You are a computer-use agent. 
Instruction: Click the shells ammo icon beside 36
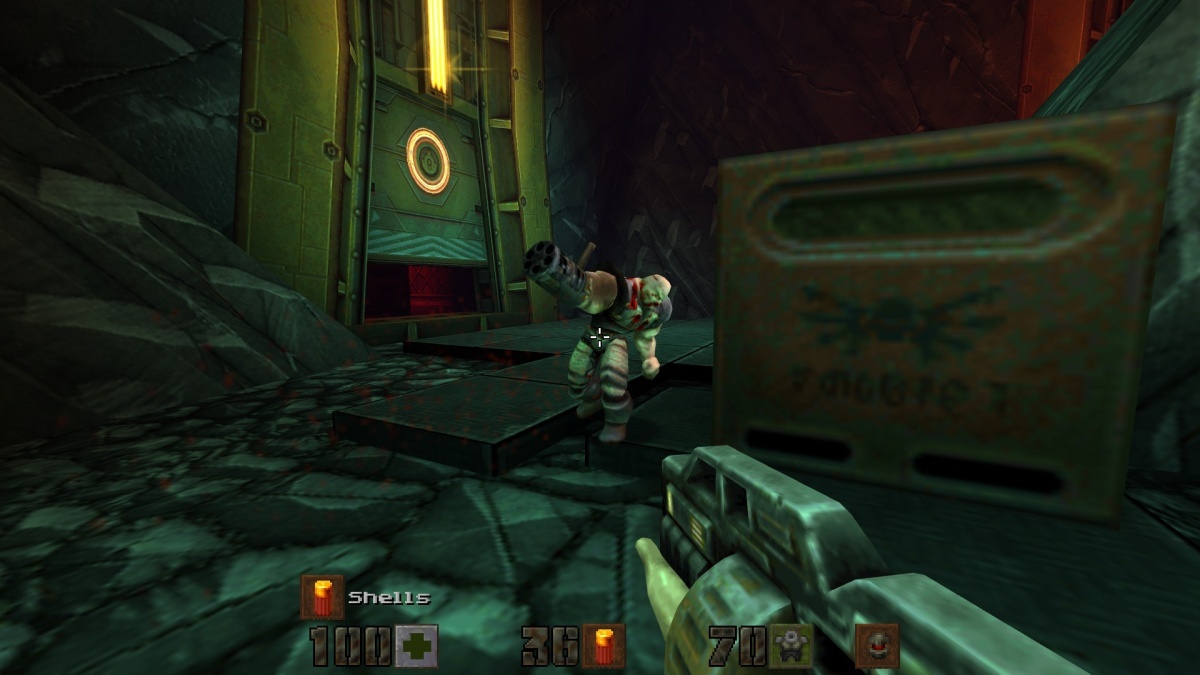click(x=604, y=646)
